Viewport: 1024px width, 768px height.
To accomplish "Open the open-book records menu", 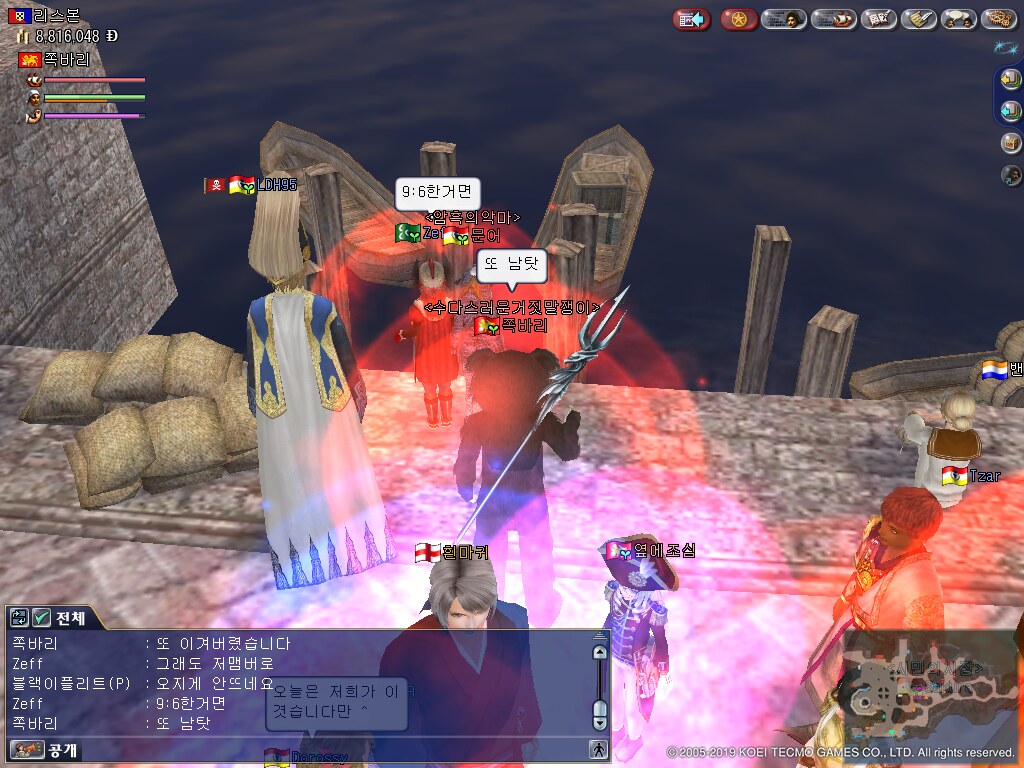I will coord(879,19).
